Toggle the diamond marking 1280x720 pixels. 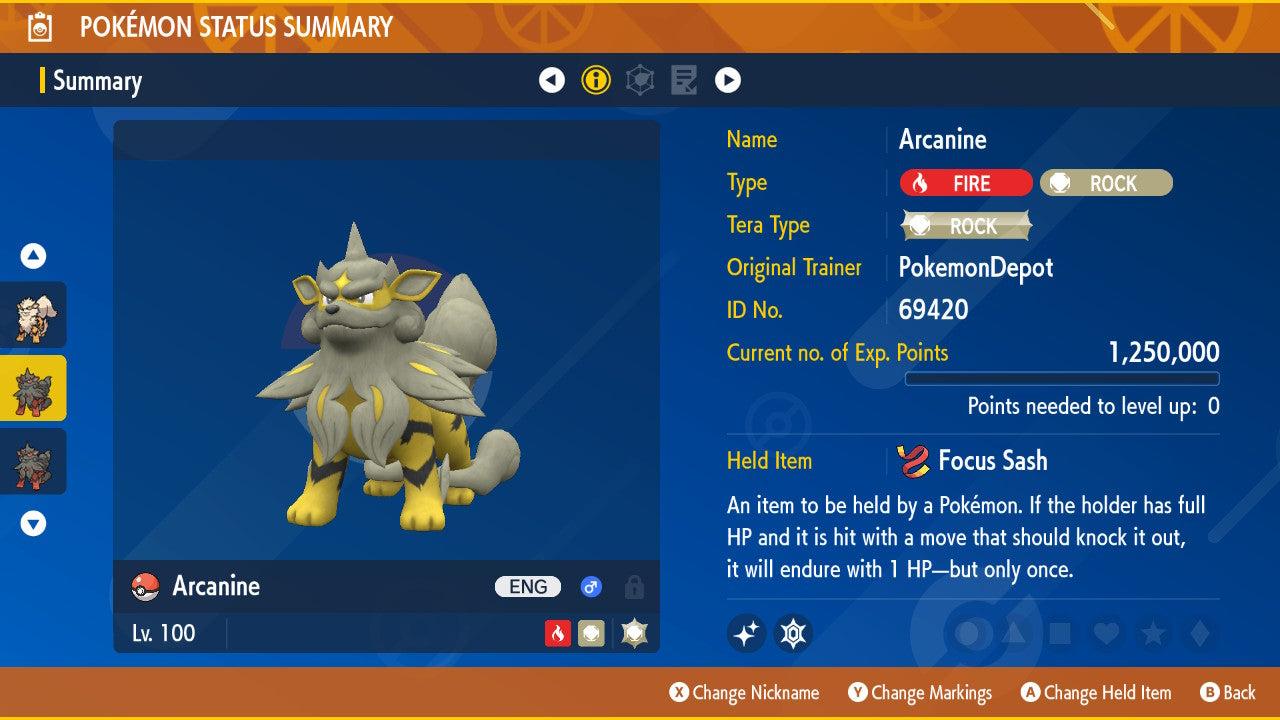[x=1198, y=633]
